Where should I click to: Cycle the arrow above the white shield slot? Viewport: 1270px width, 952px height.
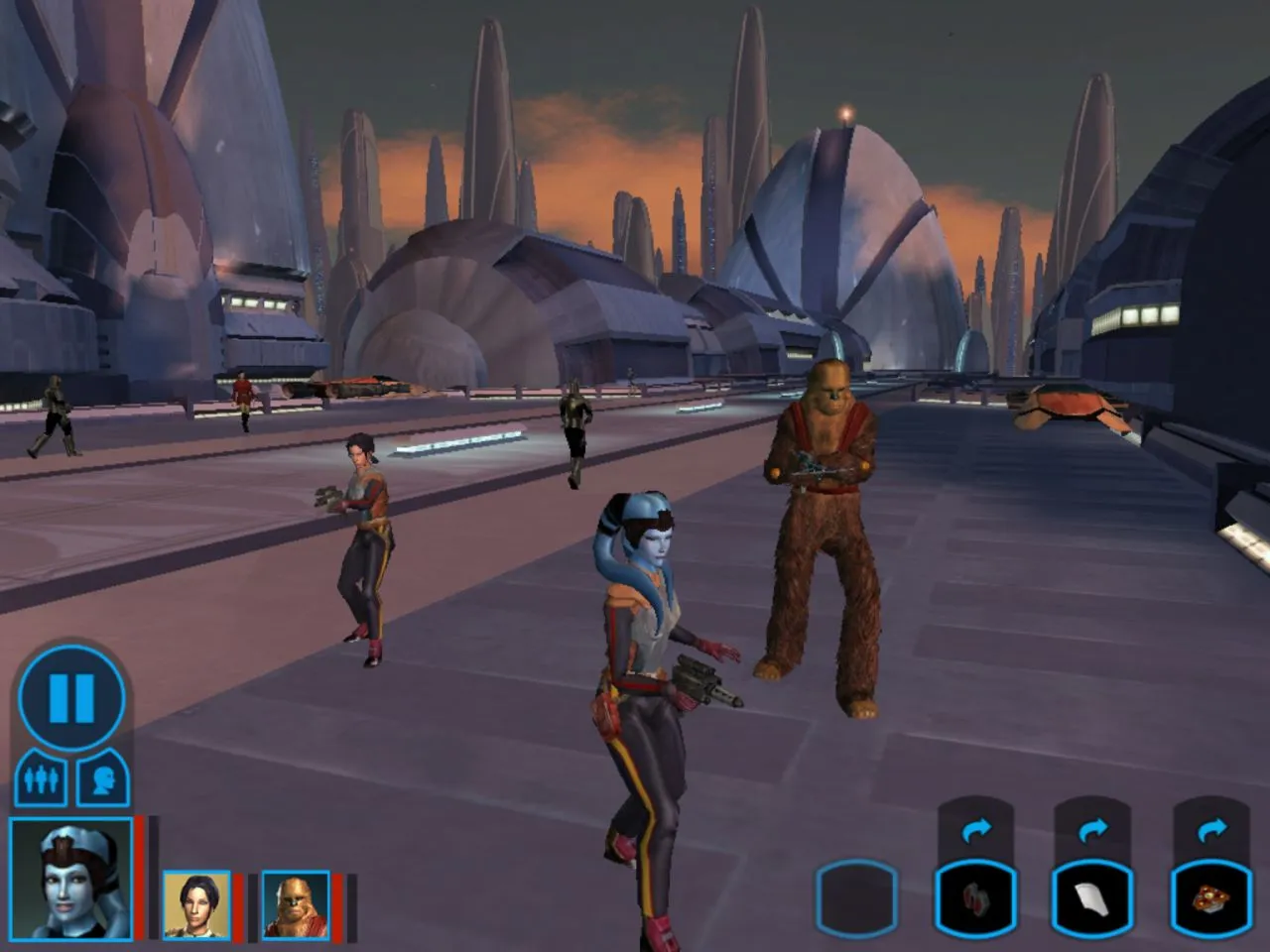coord(1092,829)
